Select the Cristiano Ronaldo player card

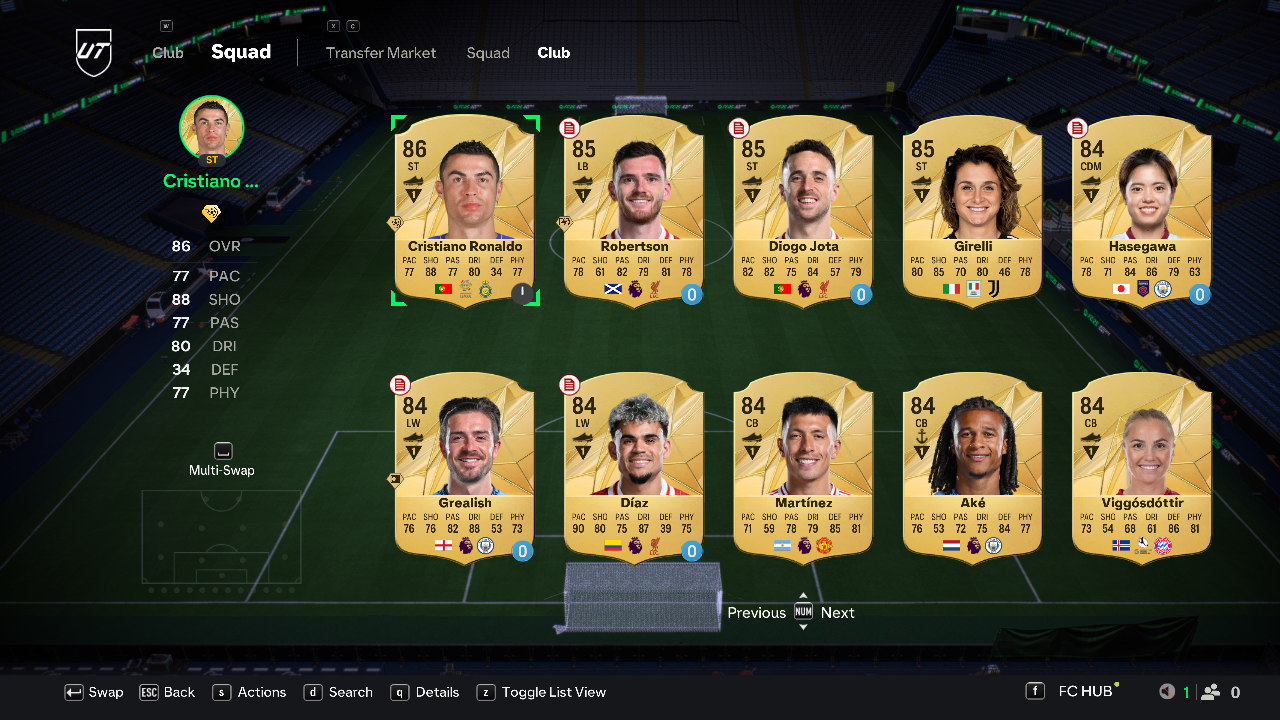(465, 210)
